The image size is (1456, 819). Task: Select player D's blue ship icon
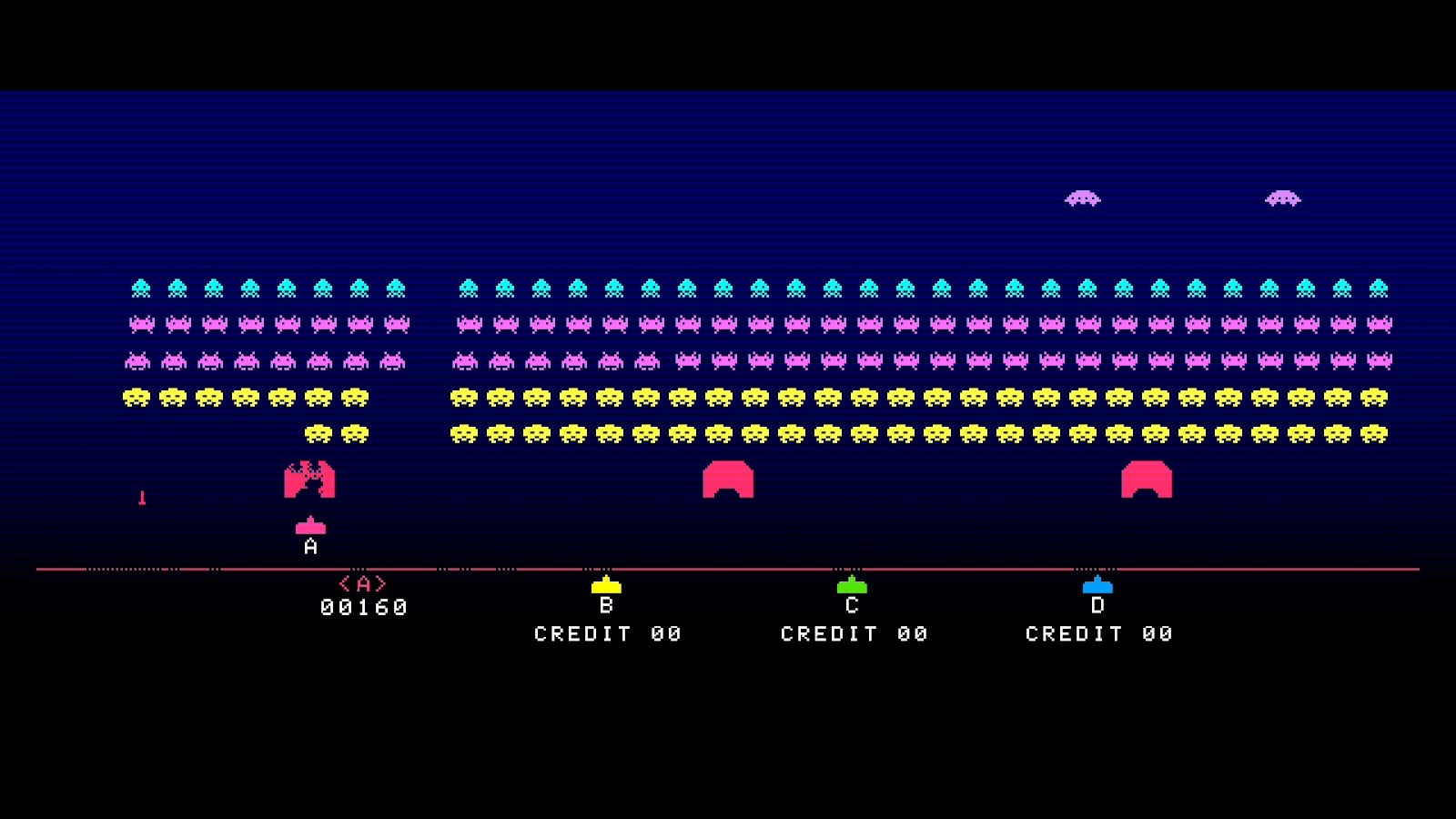[1099, 589]
